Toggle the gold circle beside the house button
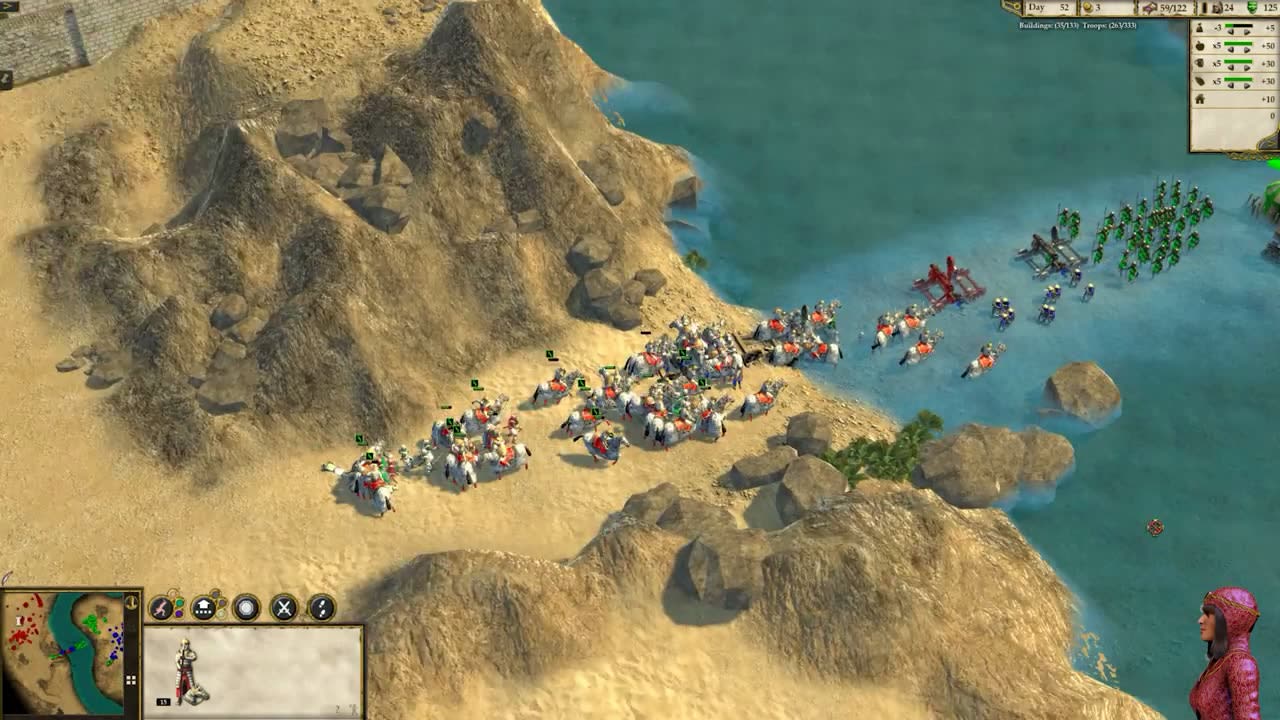Screen dimensions: 1280x720 click(221, 613)
